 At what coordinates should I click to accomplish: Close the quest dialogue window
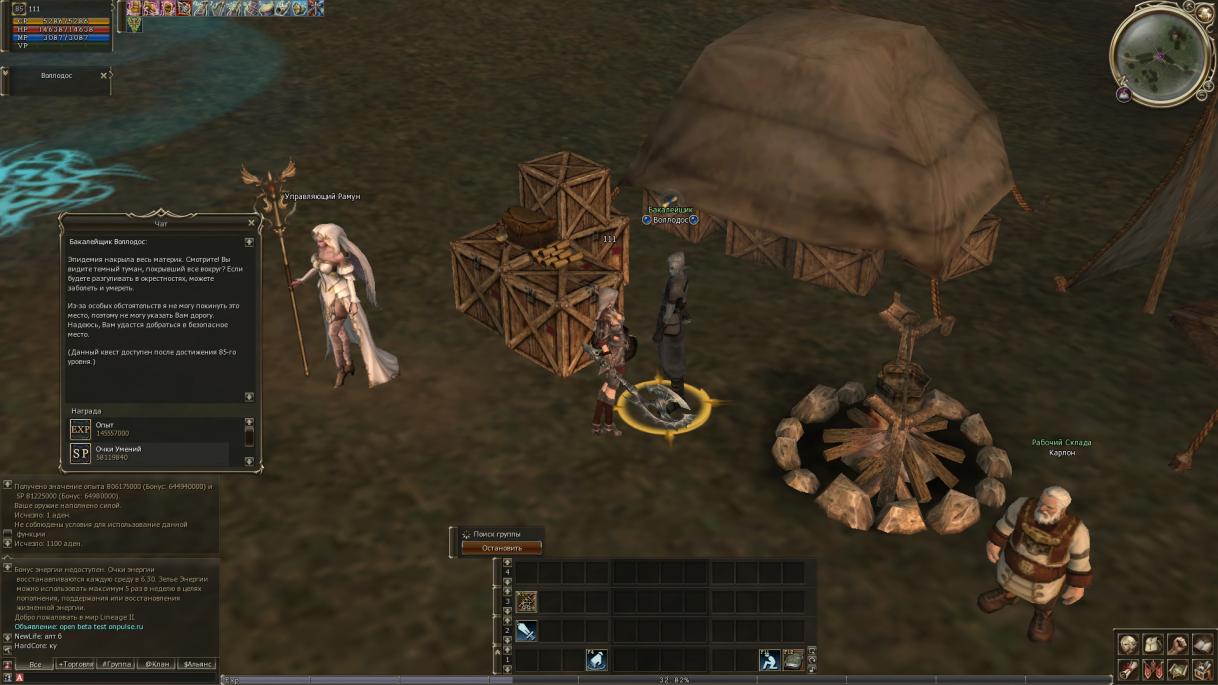251,223
